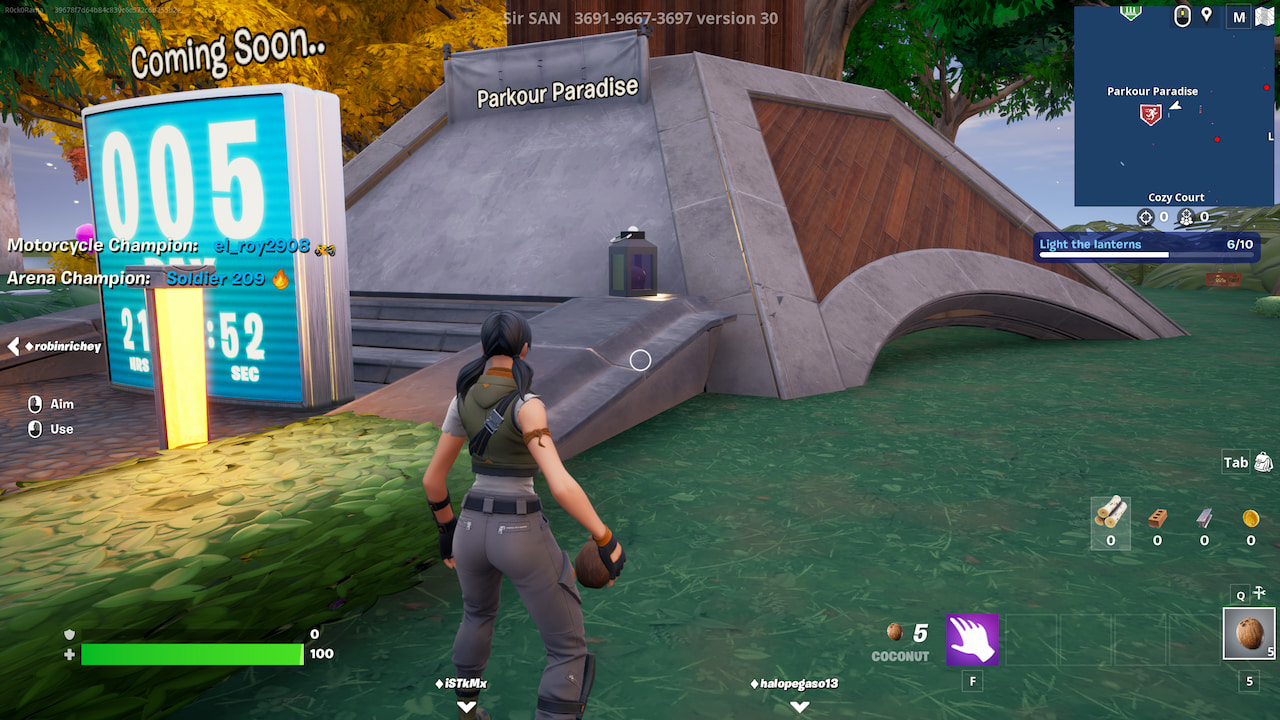
Task: Select the coconut item slot in the hotbar
Action: tap(1248, 633)
